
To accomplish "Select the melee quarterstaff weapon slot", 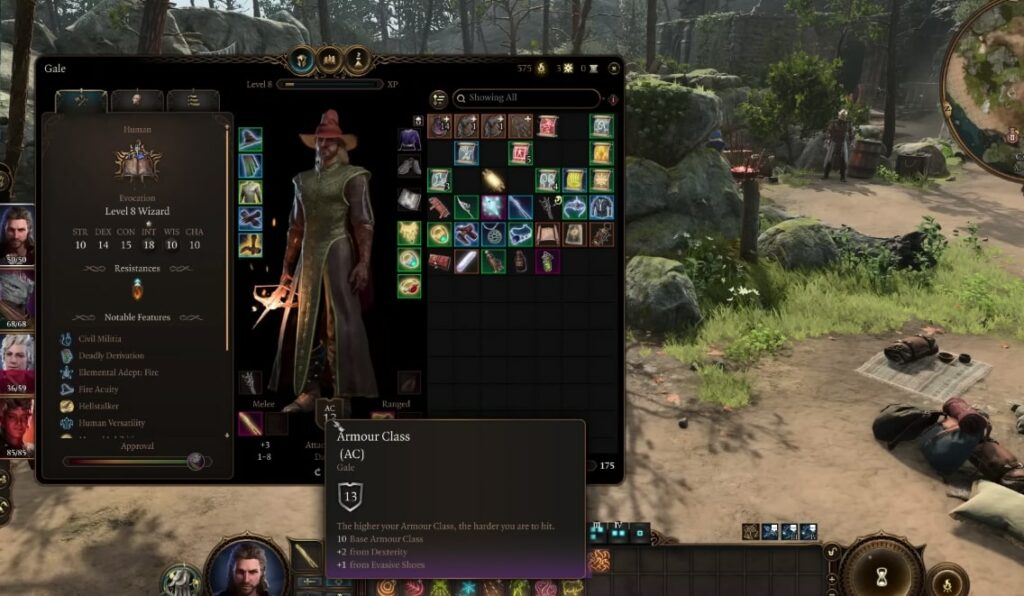I will pos(250,423).
